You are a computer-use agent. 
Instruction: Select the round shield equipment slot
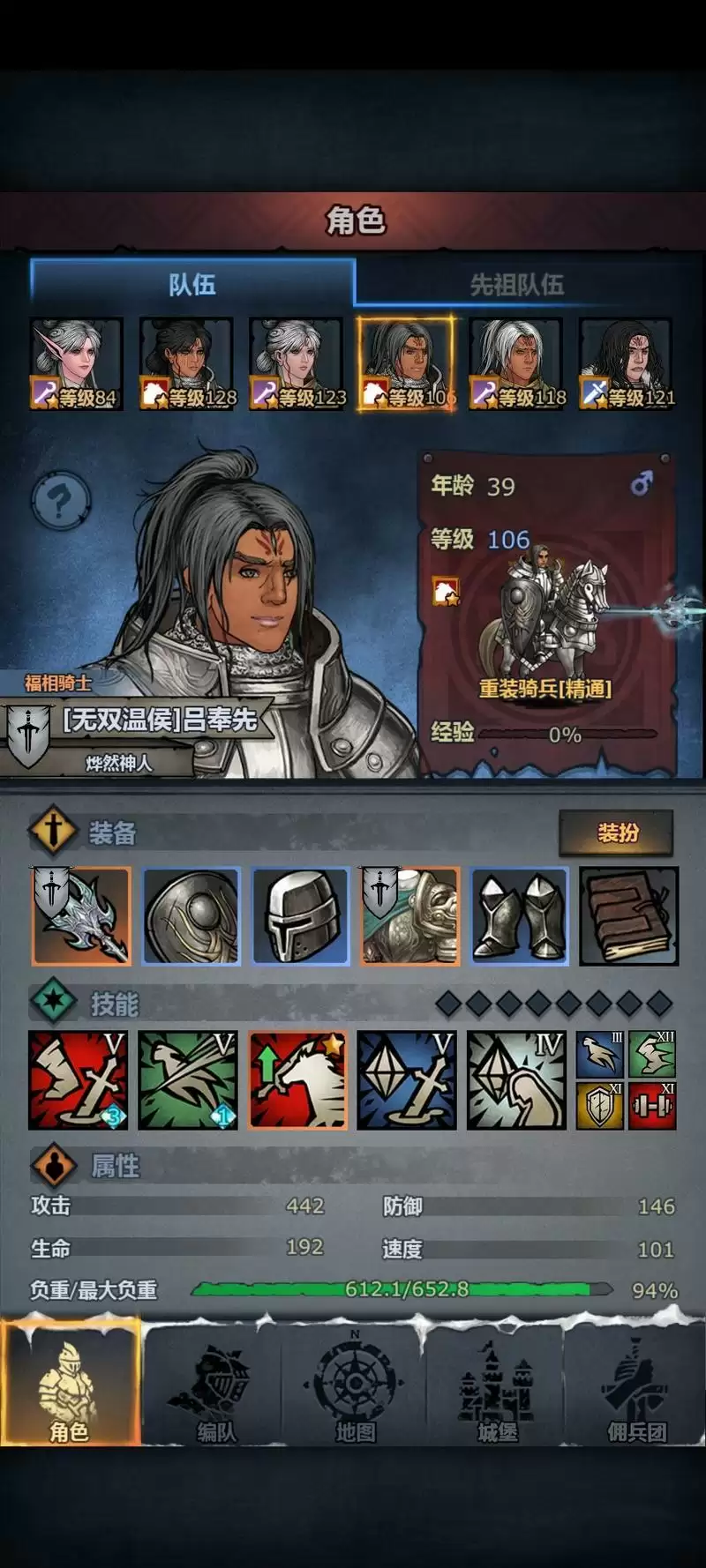(192, 915)
